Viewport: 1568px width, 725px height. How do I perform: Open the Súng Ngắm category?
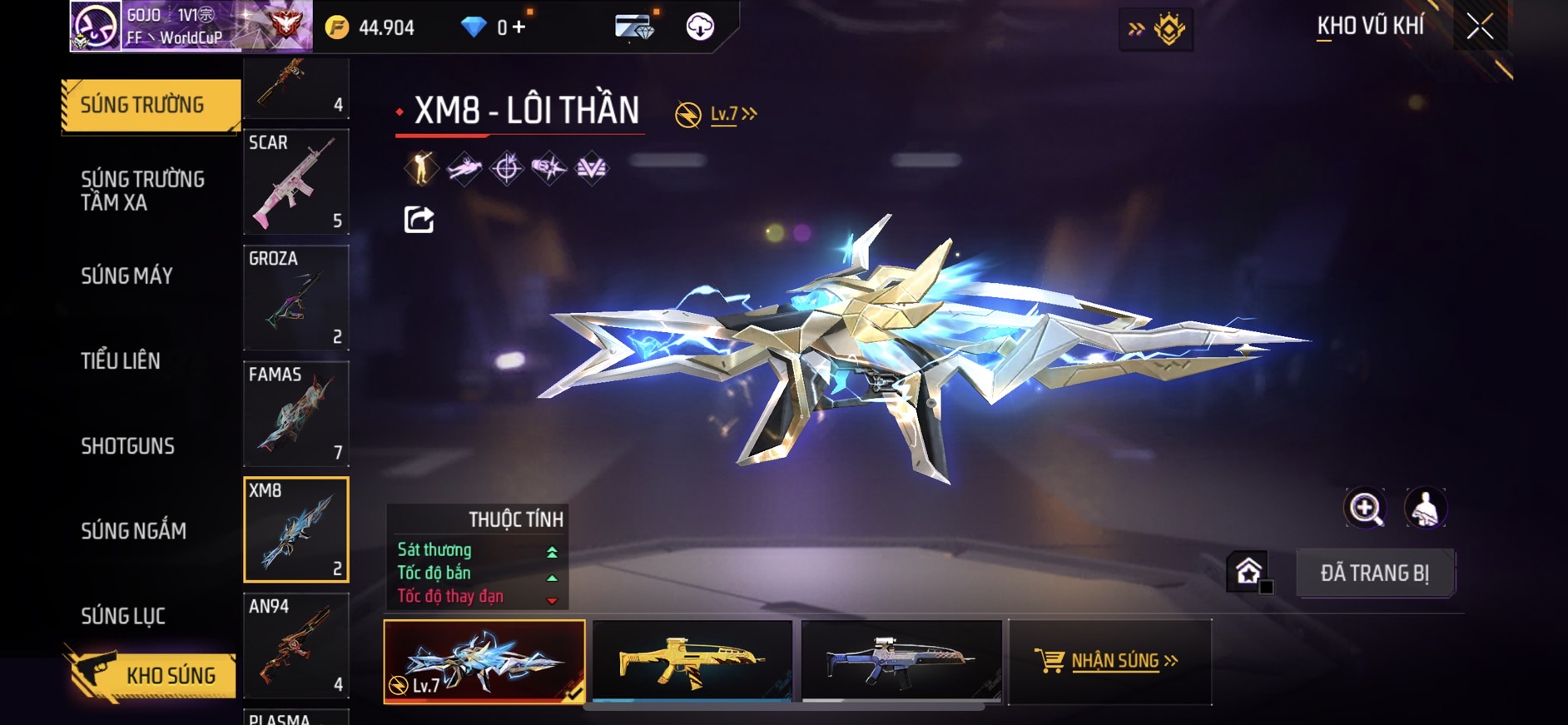point(134,531)
